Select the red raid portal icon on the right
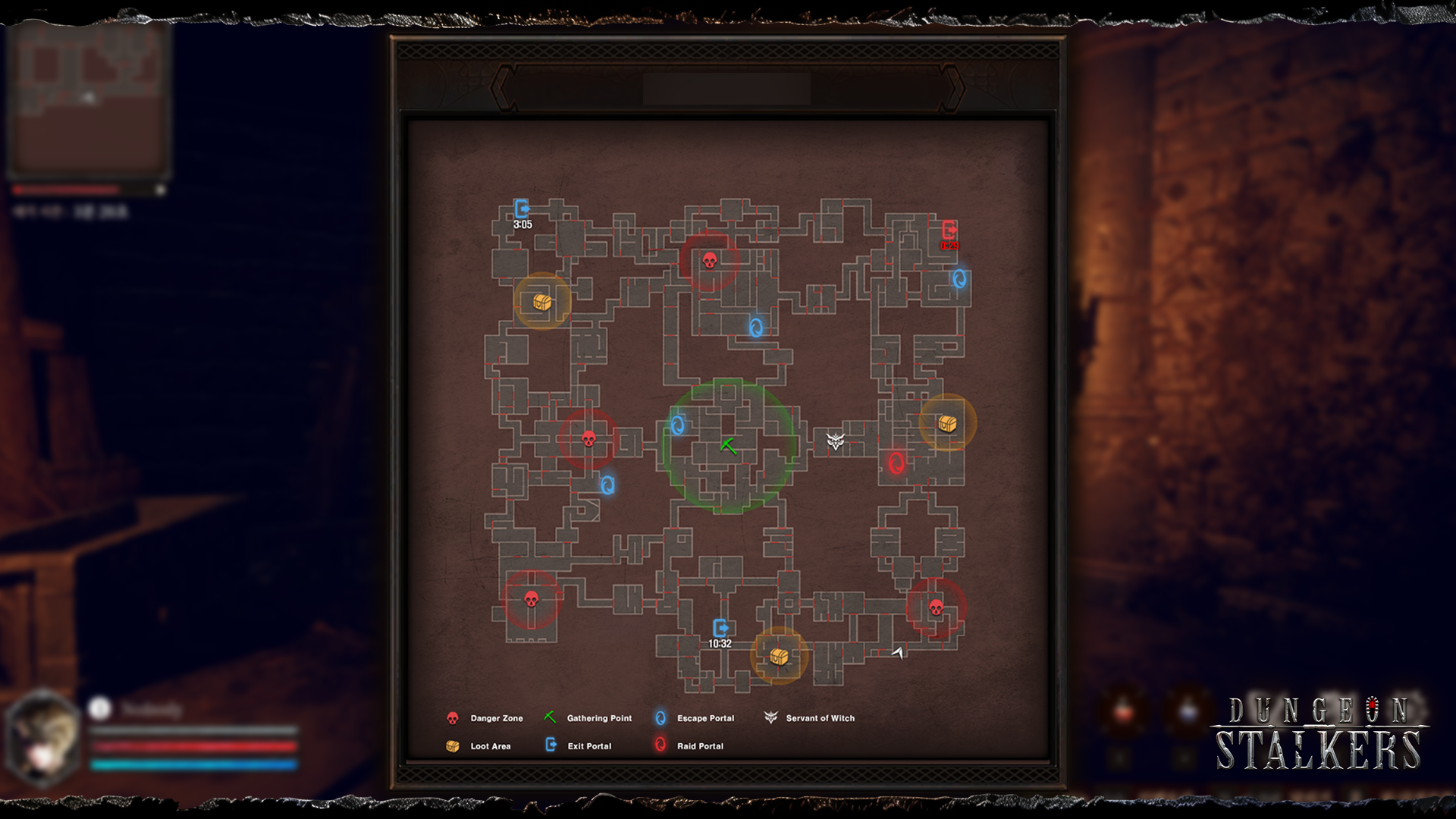The image size is (1456, 819). (x=895, y=463)
